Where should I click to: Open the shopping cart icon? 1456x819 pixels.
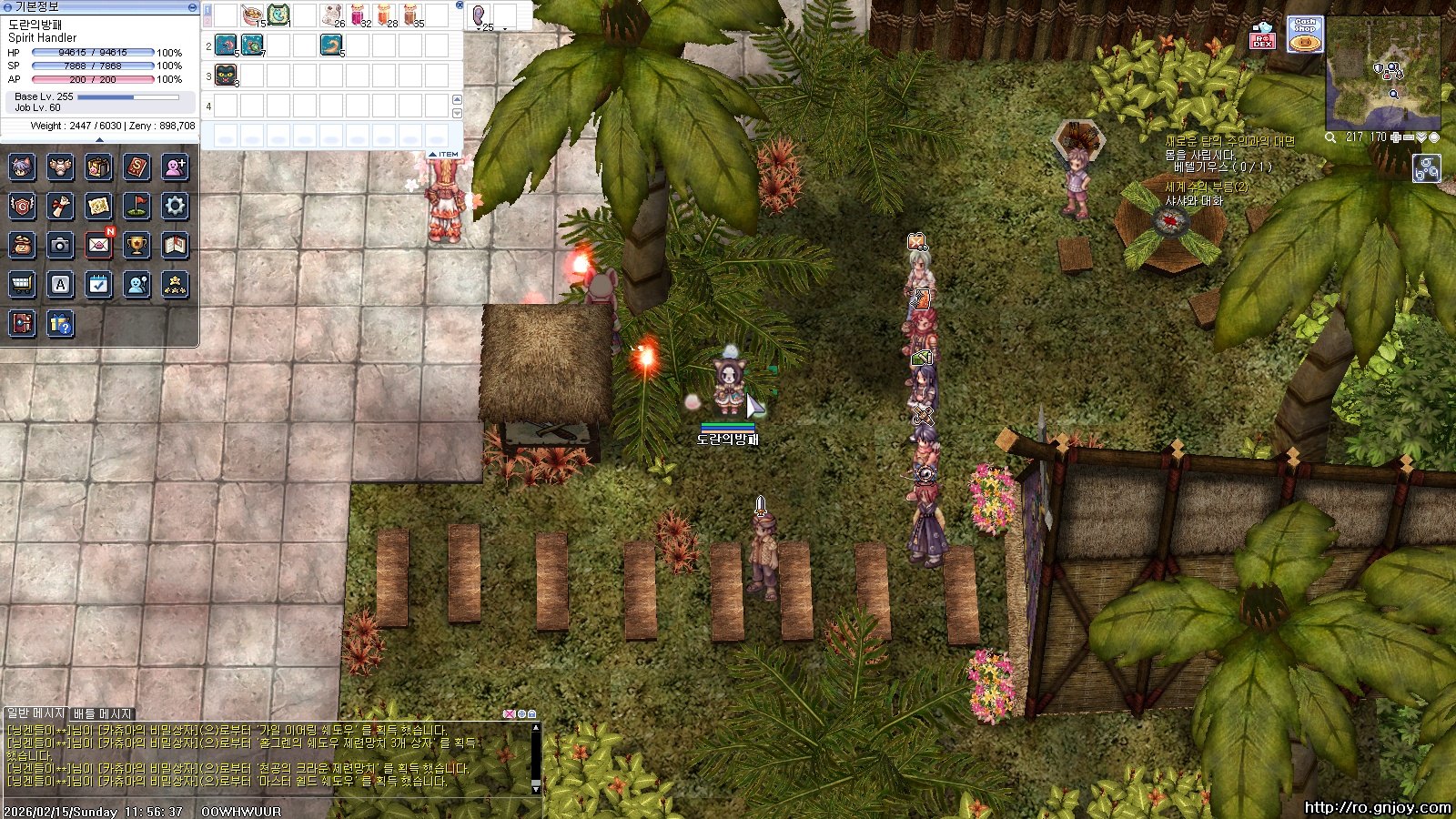point(22,285)
